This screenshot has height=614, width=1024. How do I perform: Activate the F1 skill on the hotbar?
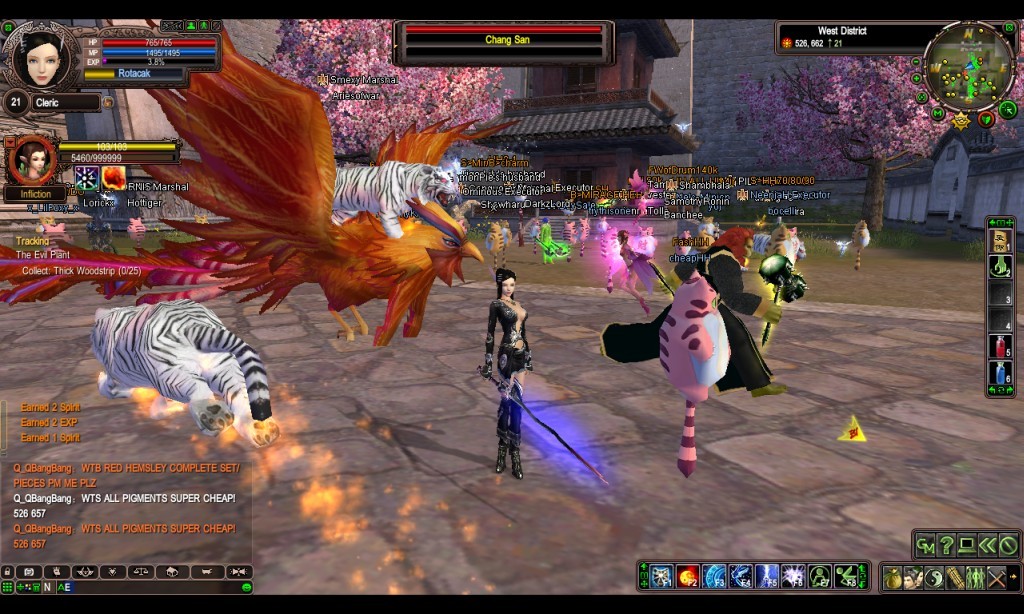pyautogui.click(x=661, y=576)
